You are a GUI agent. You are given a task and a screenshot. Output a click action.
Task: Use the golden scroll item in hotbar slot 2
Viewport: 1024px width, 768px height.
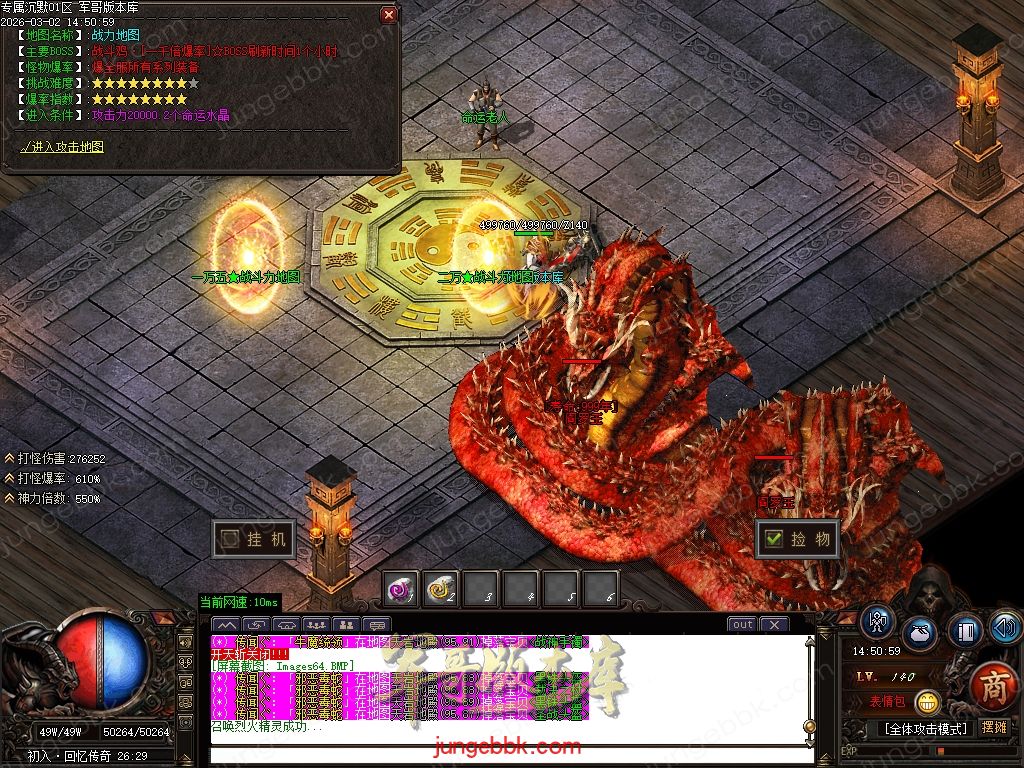click(x=441, y=590)
